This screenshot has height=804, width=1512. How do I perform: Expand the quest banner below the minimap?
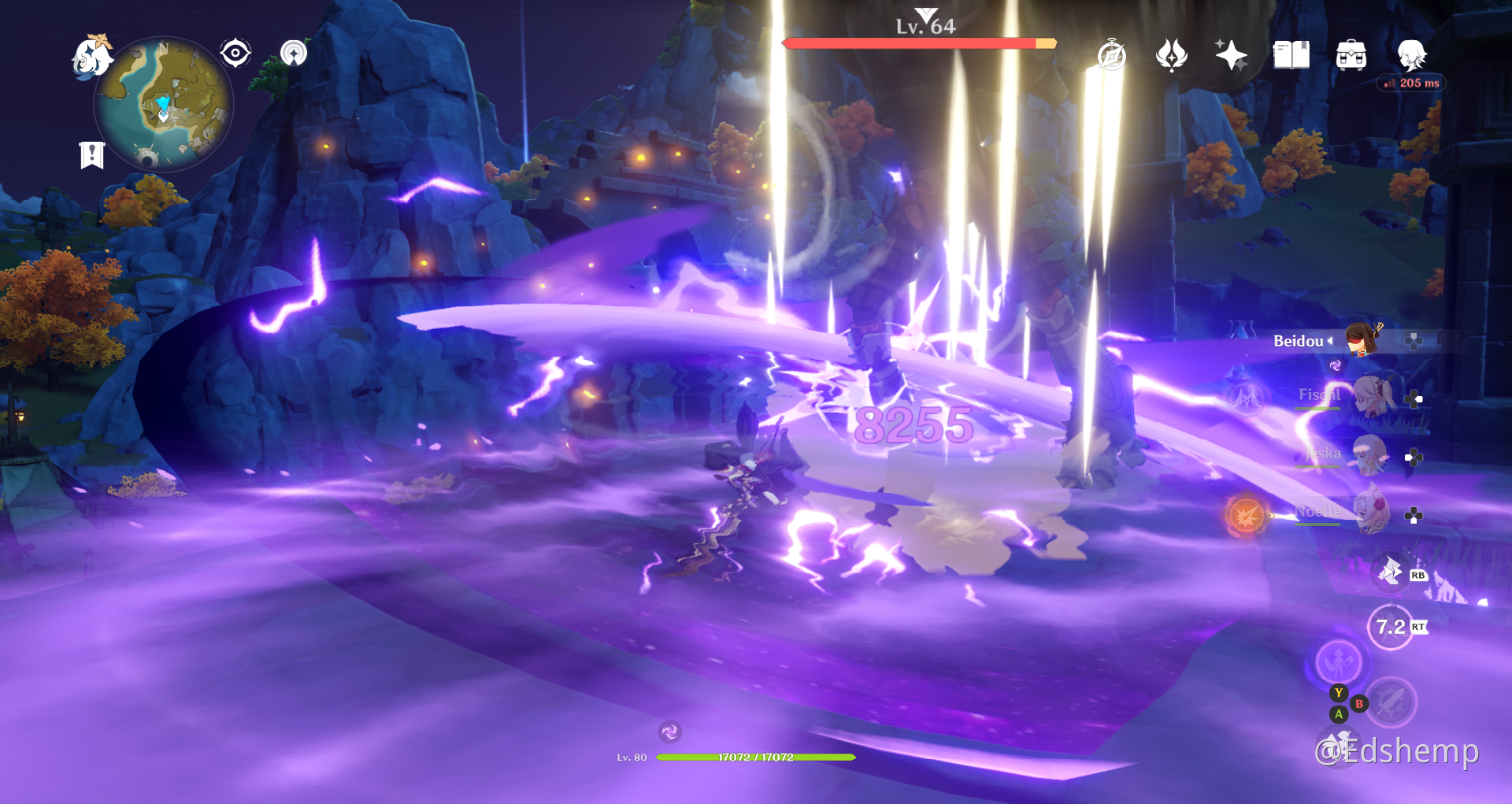coord(92,154)
